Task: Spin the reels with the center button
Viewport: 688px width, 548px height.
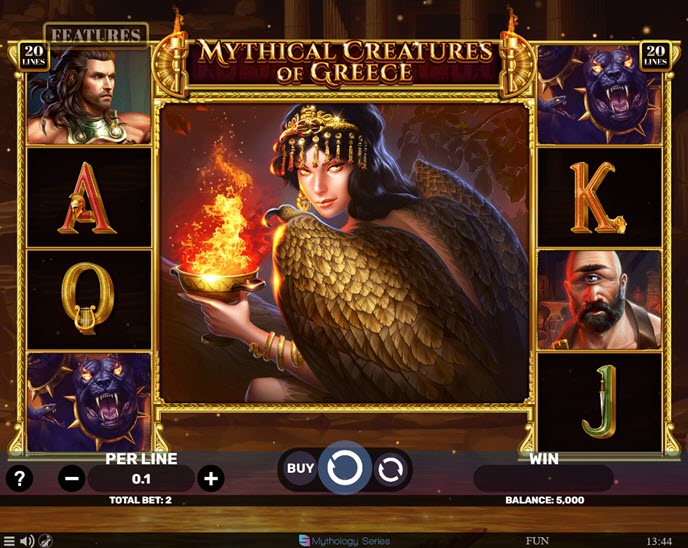Action: (x=345, y=467)
